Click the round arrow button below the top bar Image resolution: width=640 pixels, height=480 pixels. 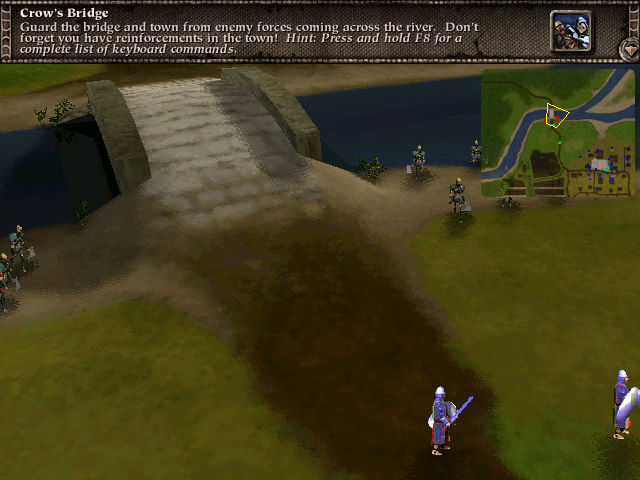pyautogui.click(x=628, y=48)
